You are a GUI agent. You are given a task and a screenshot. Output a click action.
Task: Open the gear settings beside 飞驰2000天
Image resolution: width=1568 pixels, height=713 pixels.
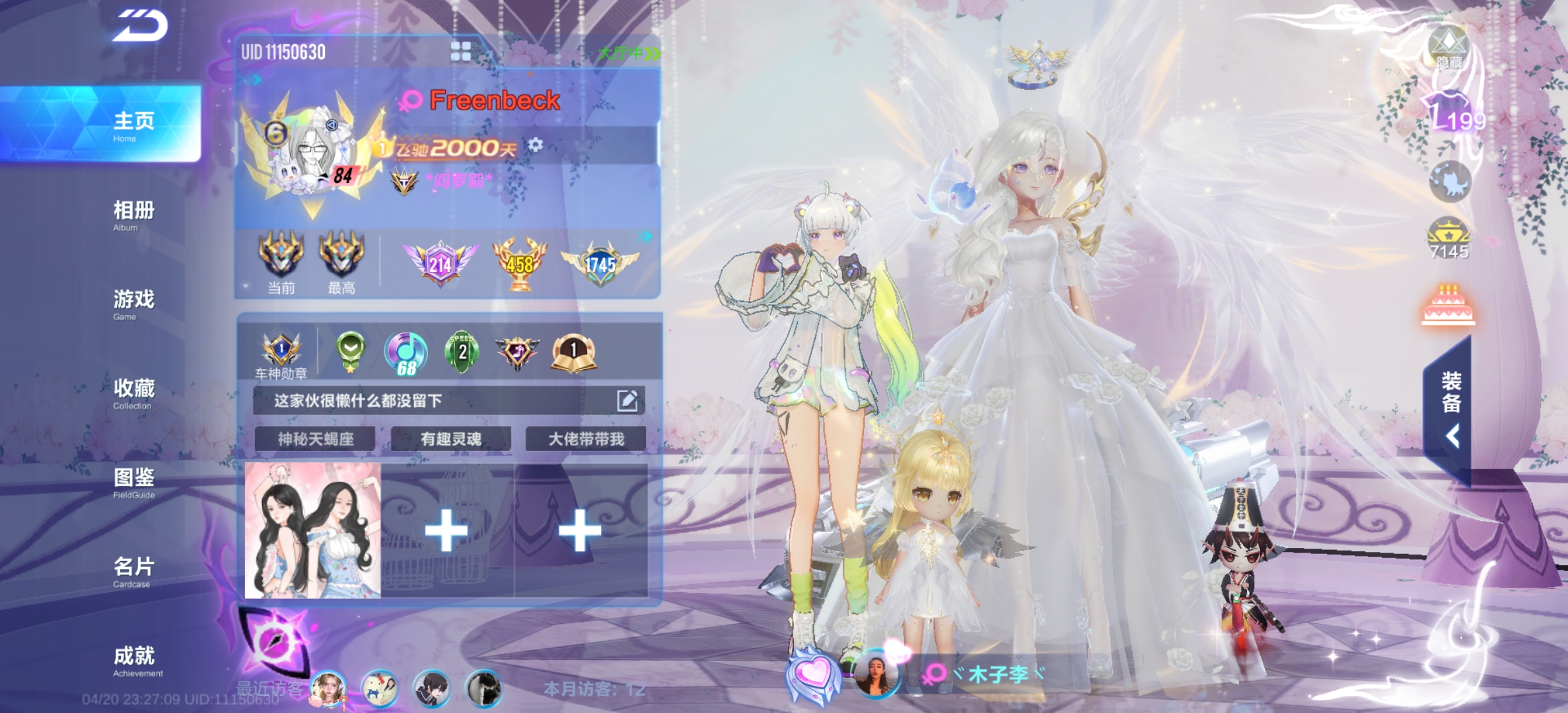tap(536, 145)
